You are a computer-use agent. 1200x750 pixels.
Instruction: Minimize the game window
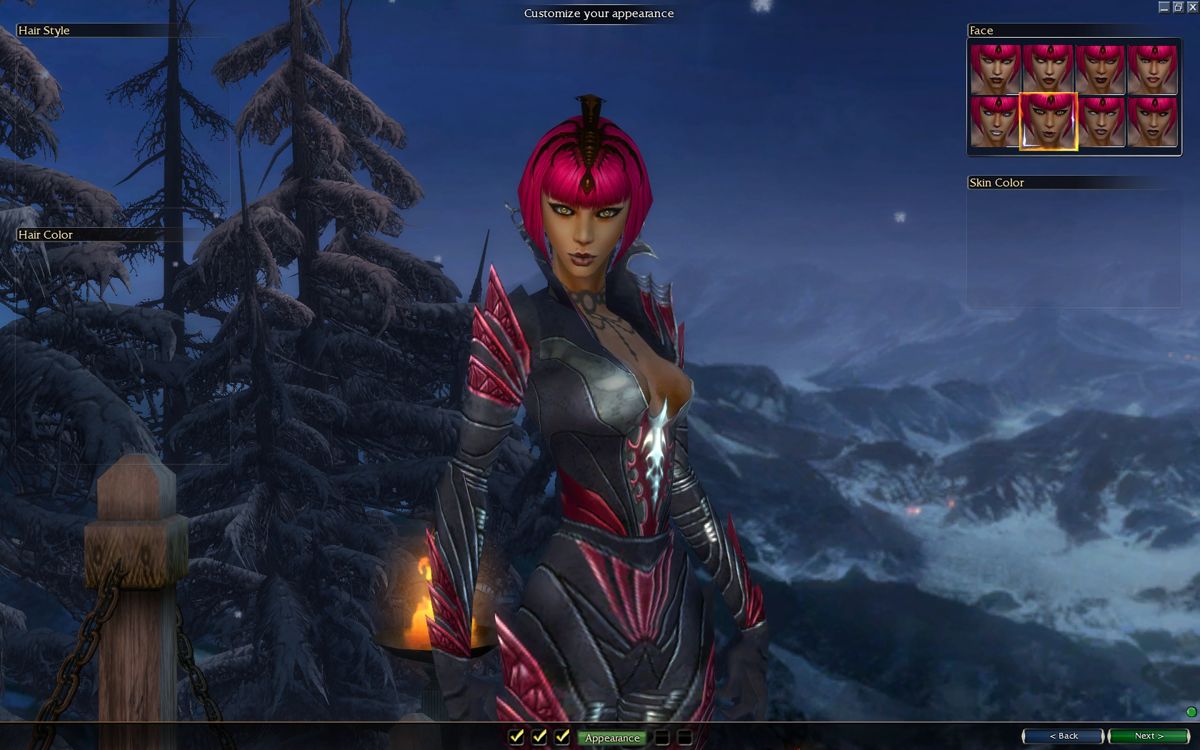click(x=1164, y=7)
